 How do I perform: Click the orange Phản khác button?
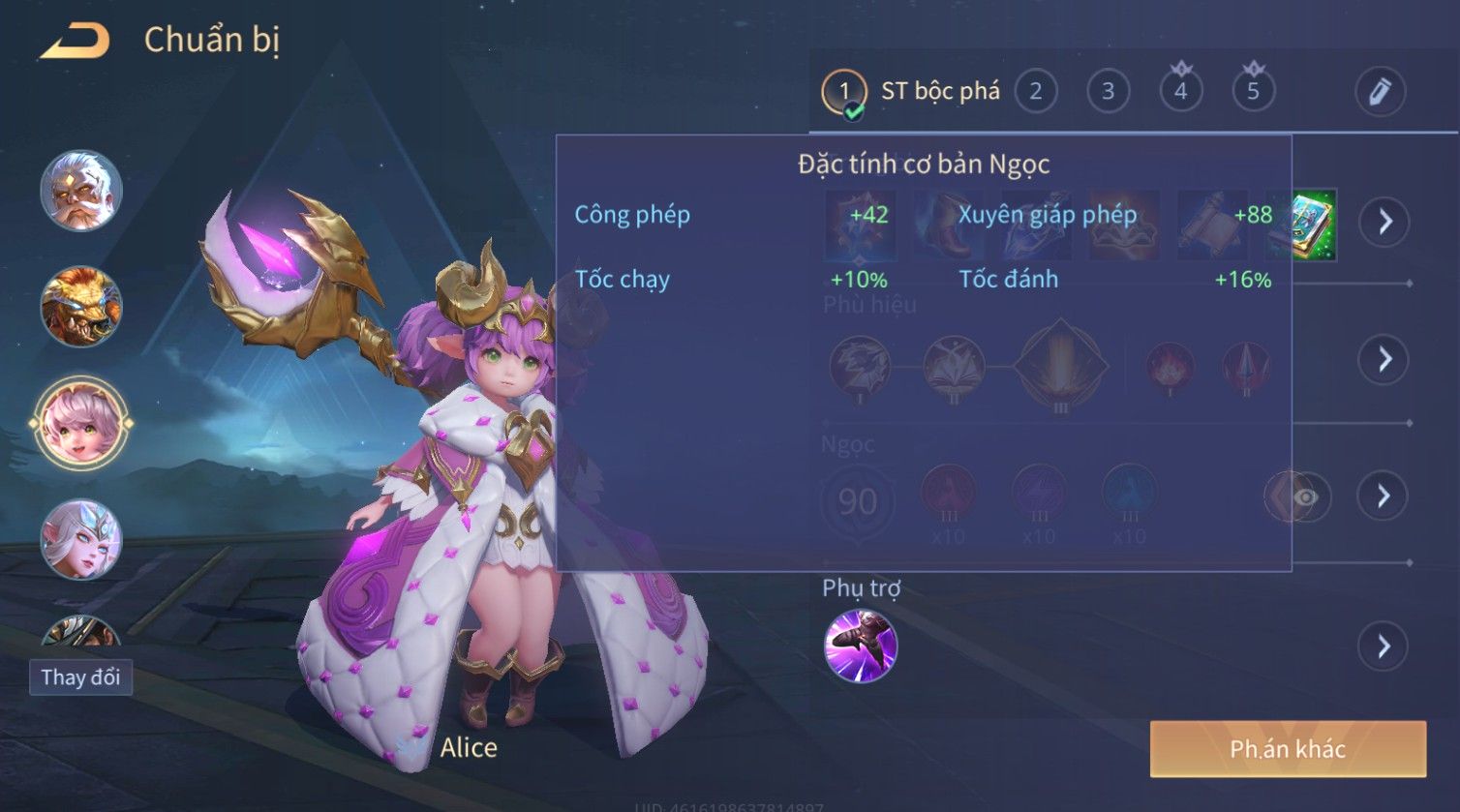point(1288,749)
